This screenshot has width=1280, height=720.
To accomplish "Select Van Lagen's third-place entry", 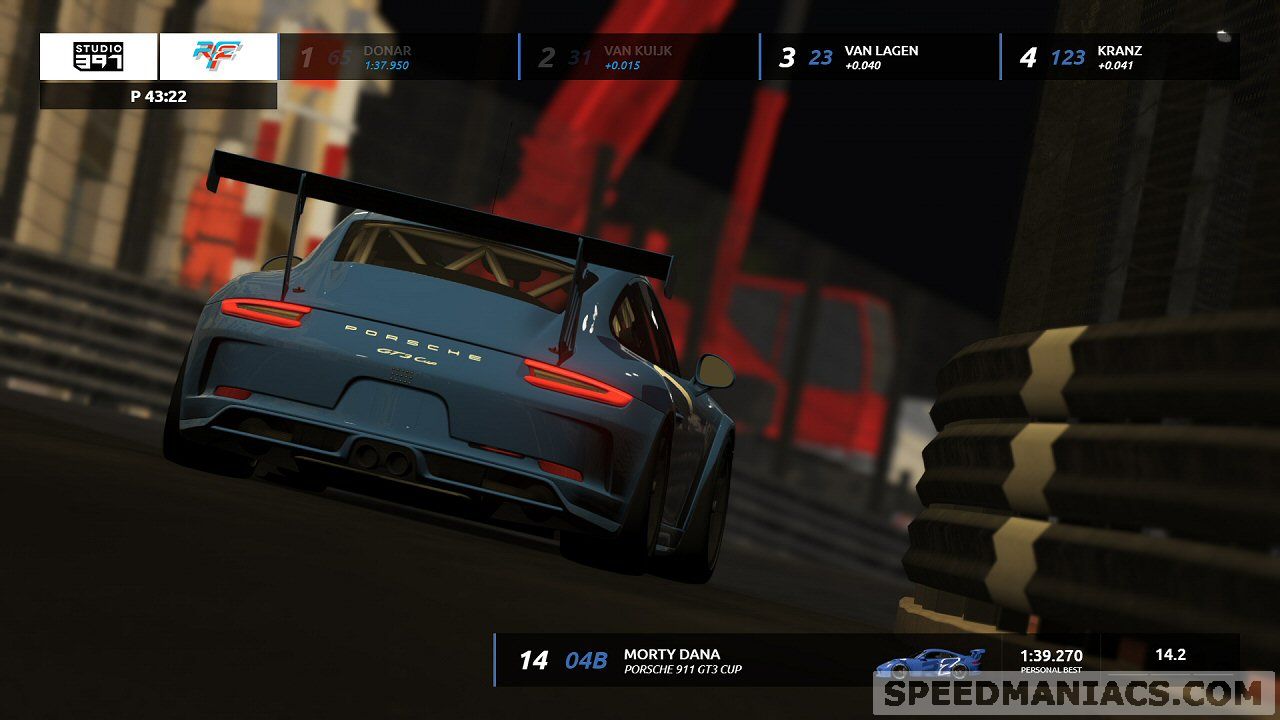I will (x=880, y=57).
